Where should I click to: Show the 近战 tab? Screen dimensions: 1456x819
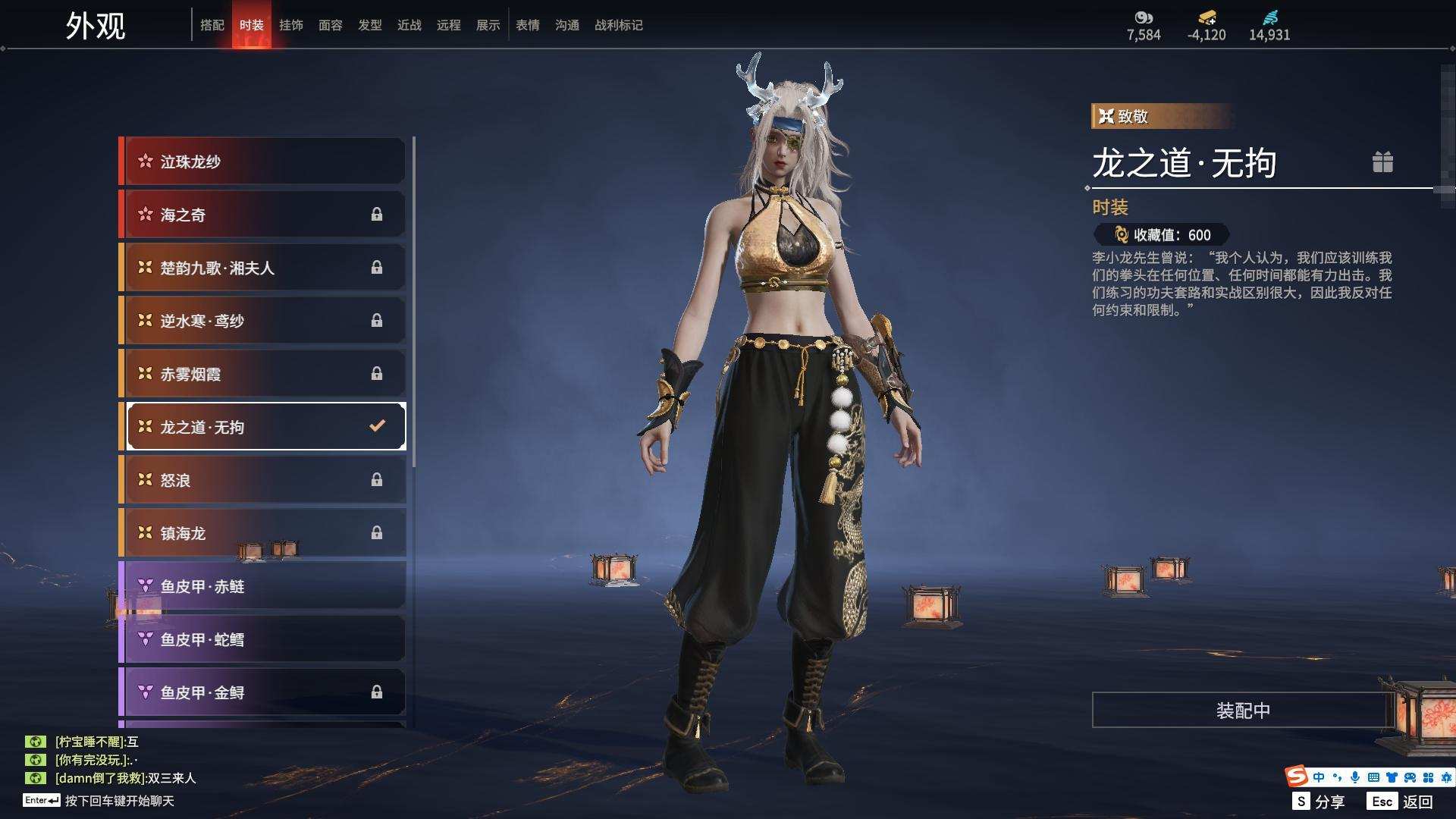click(409, 25)
